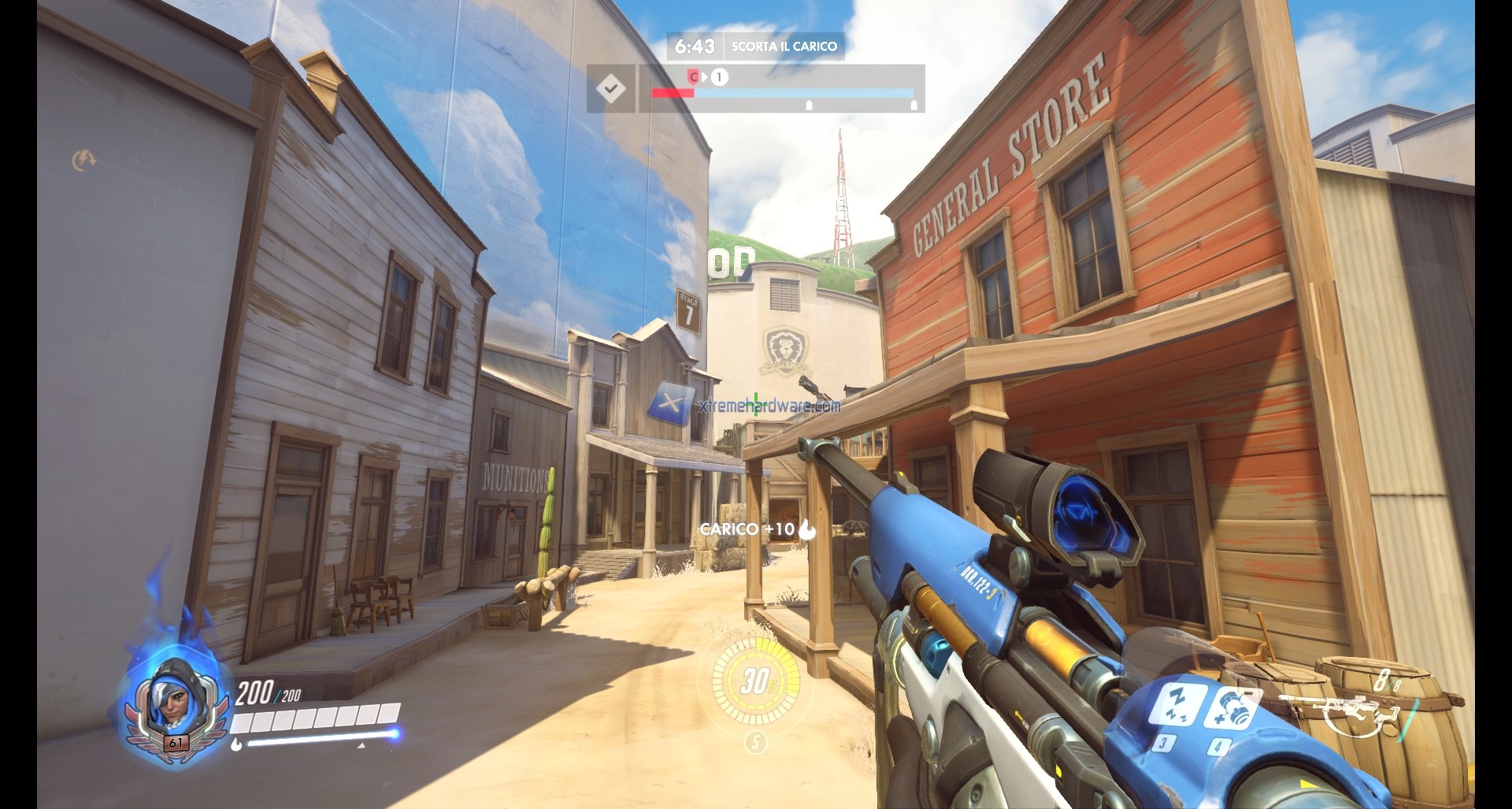Viewport: 1512px width, 809px height.
Task: Click the red payload capture icon on the objective bar
Action: coord(694,78)
